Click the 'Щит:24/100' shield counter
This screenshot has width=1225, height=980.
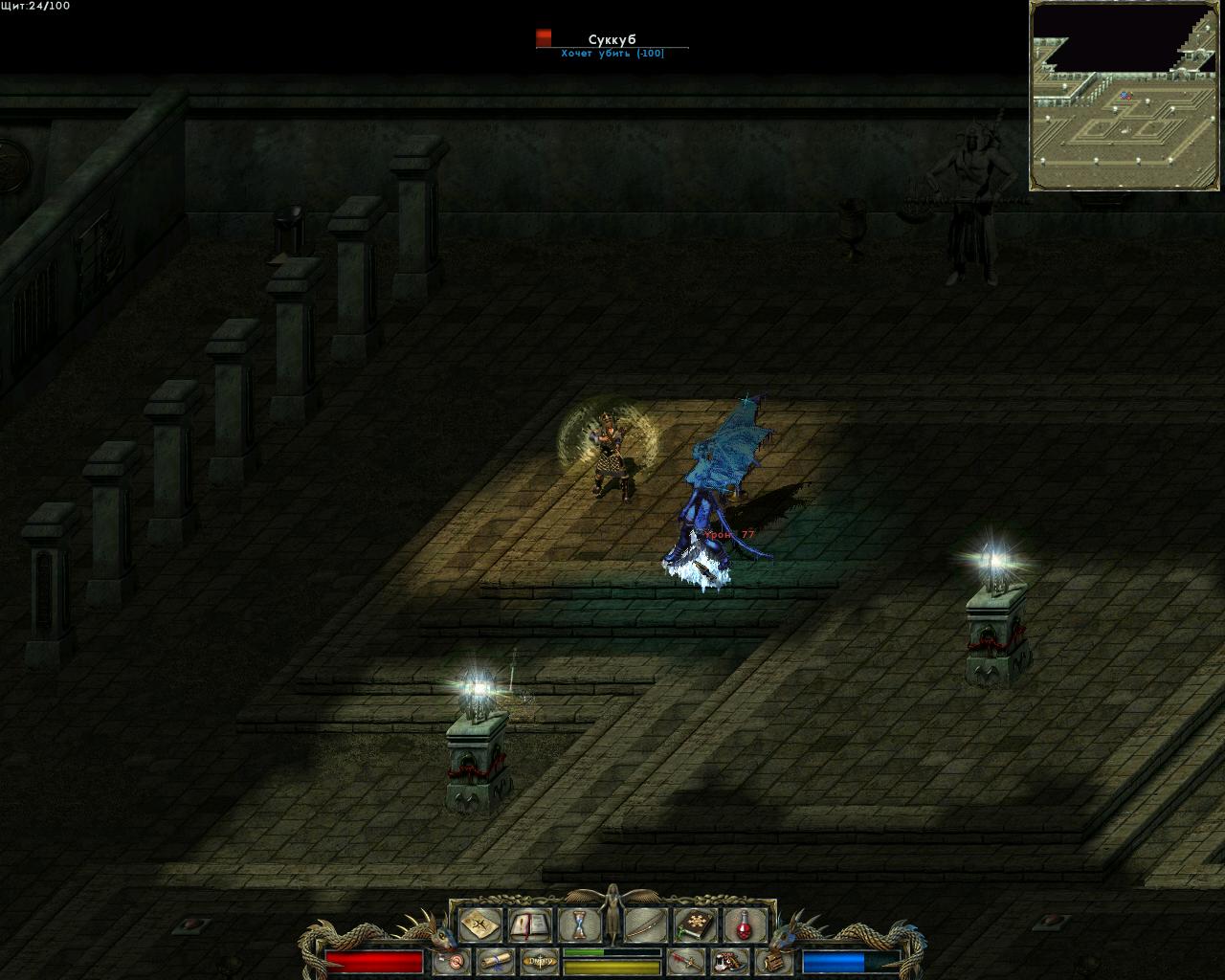pos(33,8)
